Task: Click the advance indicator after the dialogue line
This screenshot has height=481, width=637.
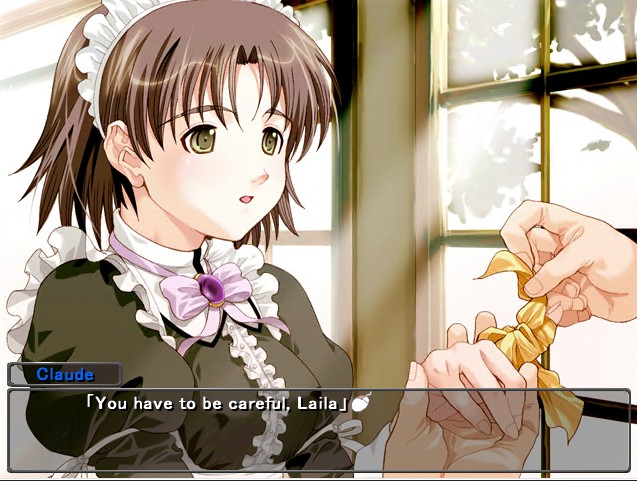Action: (x=360, y=404)
